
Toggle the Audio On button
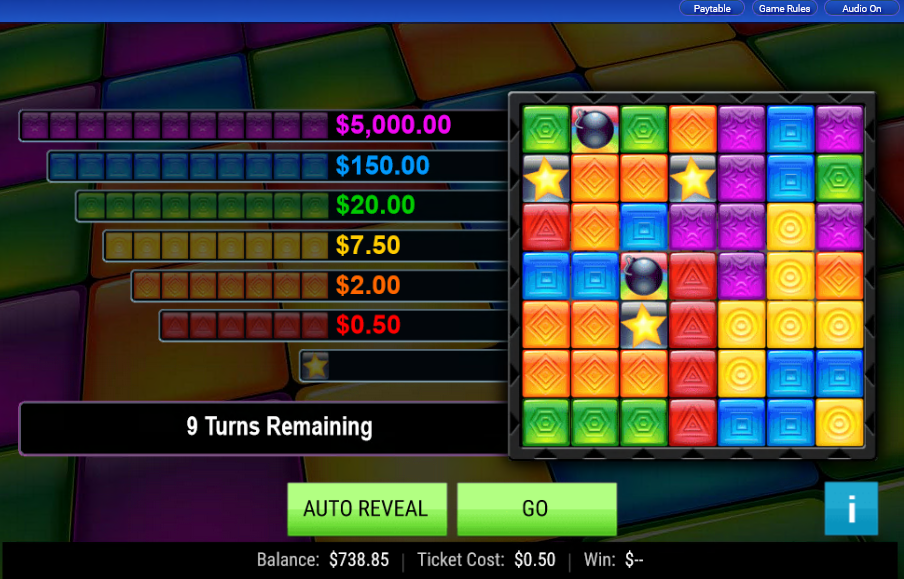(861, 9)
